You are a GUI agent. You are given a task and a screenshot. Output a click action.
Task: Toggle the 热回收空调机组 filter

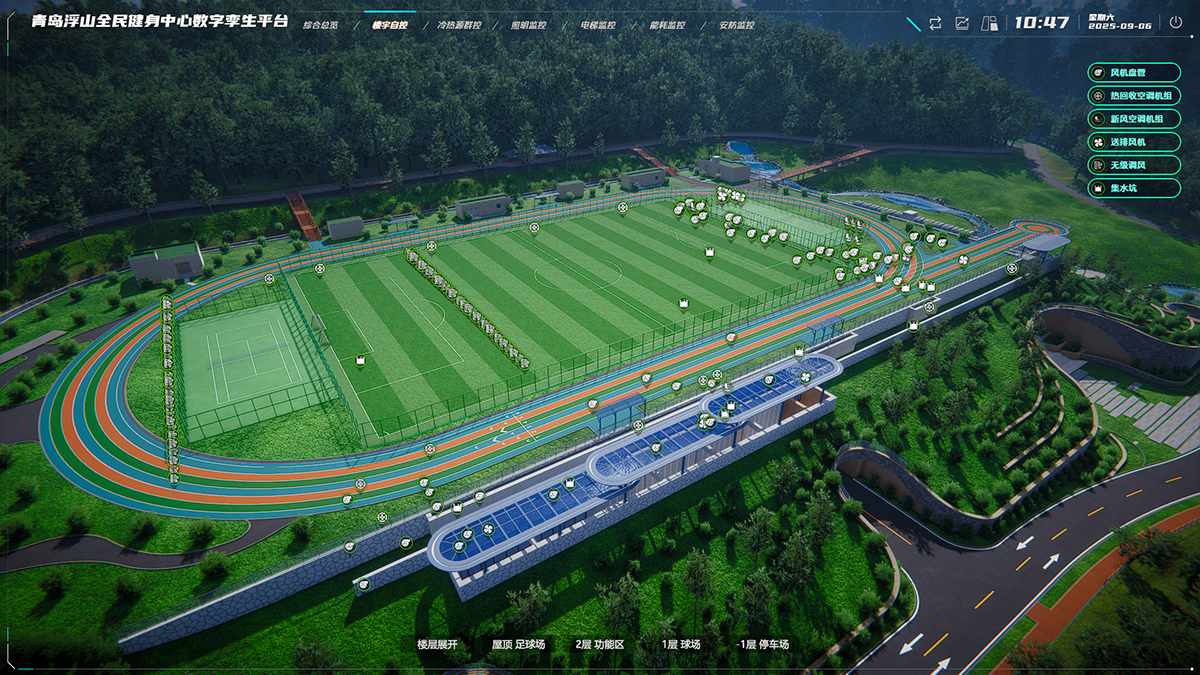(x=1133, y=96)
